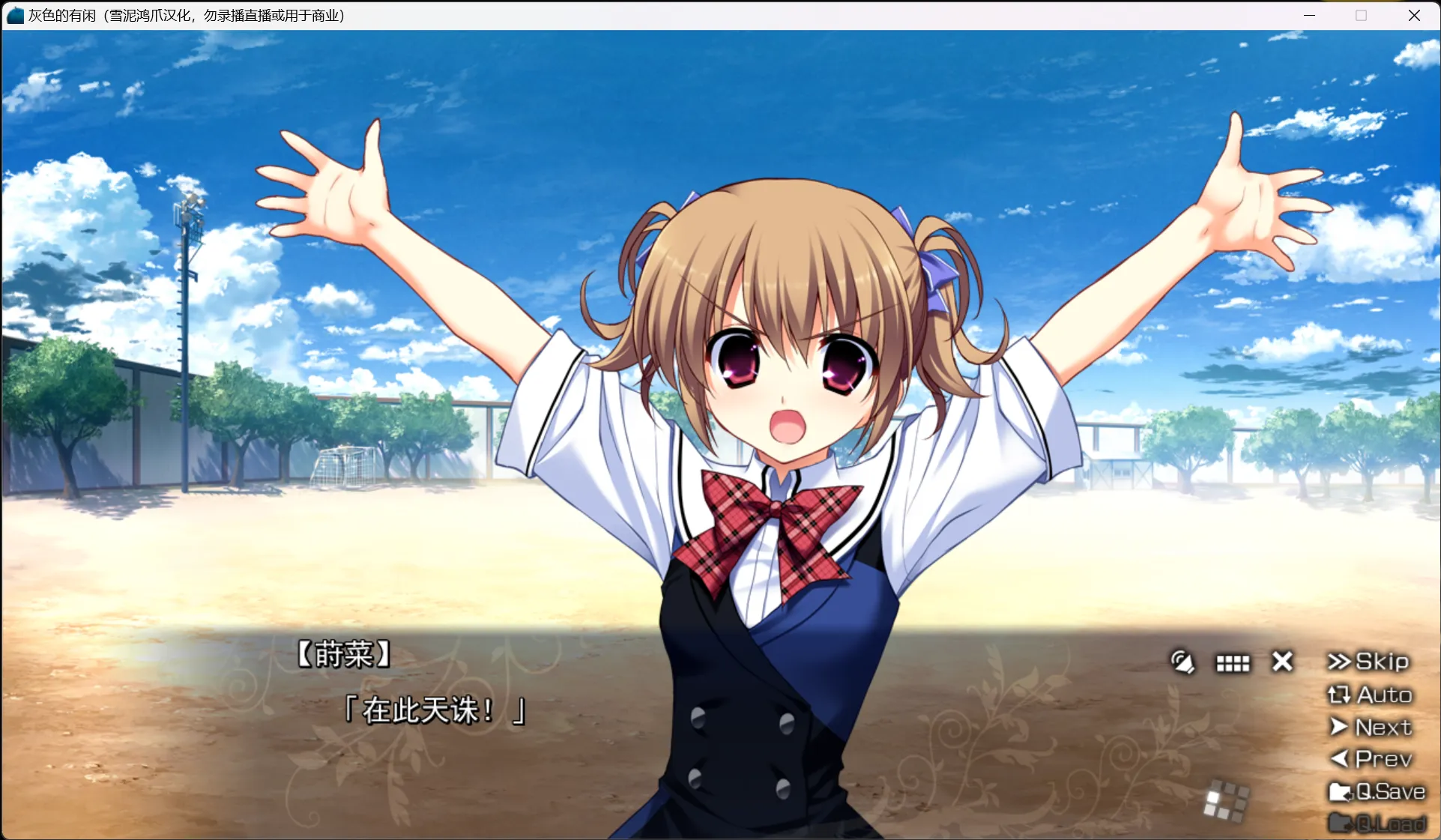Replay 蒔菜's voice line with the speaker icon
1441x840 pixels.
point(1182,662)
